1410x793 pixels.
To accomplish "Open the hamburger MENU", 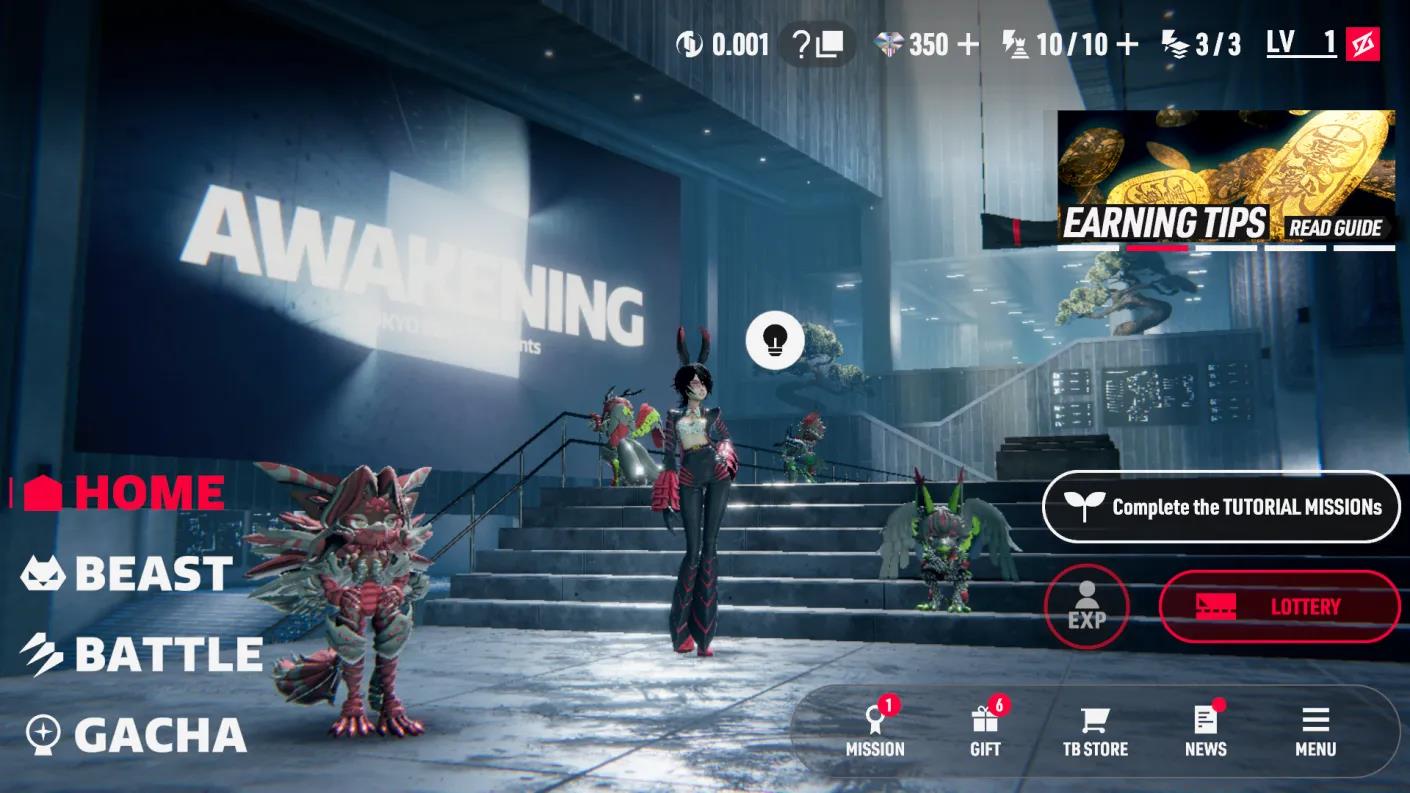I will 1315,730.
